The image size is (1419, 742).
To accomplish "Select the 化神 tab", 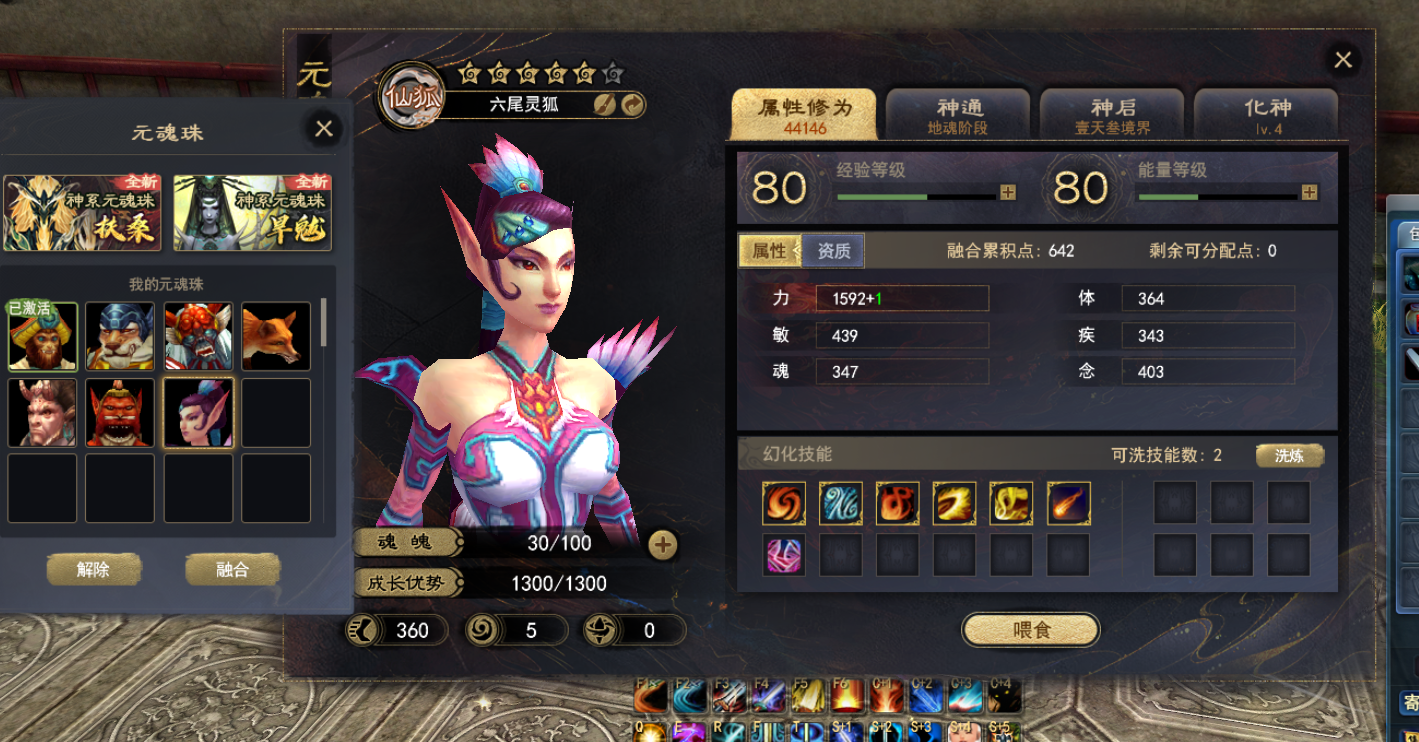I will [x=1267, y=115].
